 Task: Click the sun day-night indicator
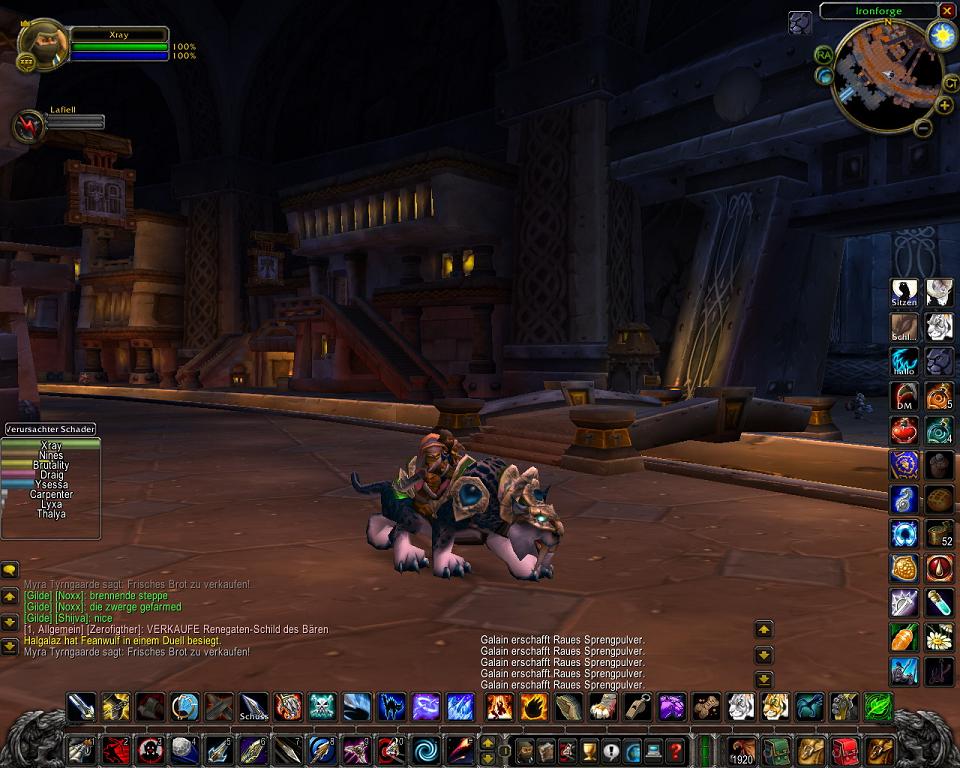(941, 37)
